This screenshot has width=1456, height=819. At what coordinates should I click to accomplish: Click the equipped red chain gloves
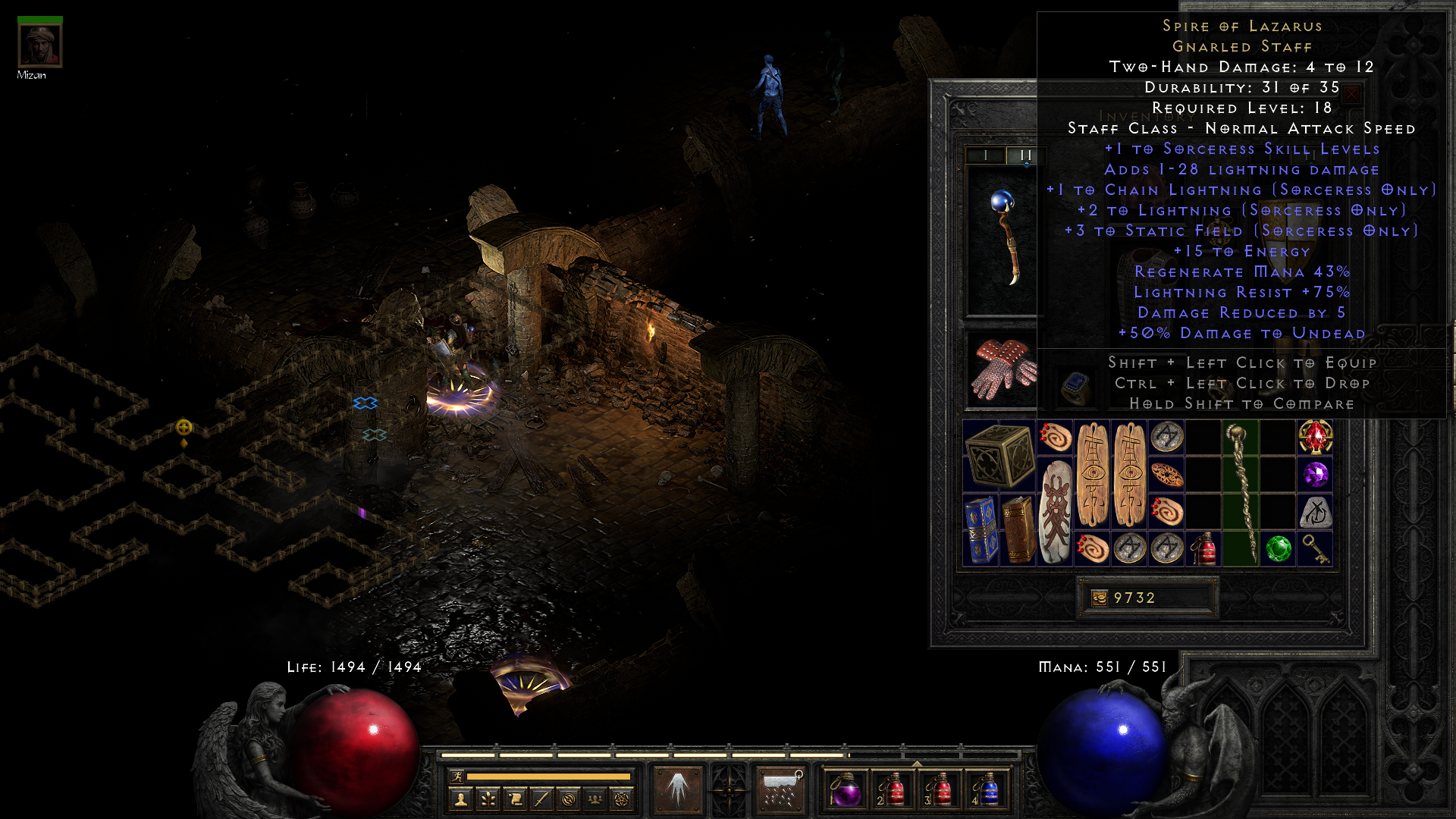1003,369
